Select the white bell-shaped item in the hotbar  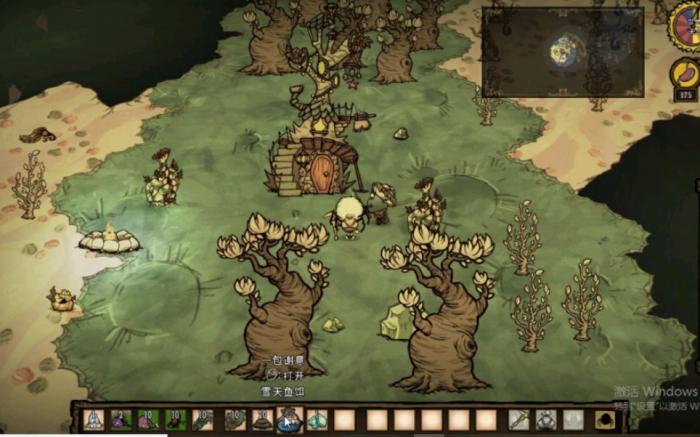pos(93,420)
